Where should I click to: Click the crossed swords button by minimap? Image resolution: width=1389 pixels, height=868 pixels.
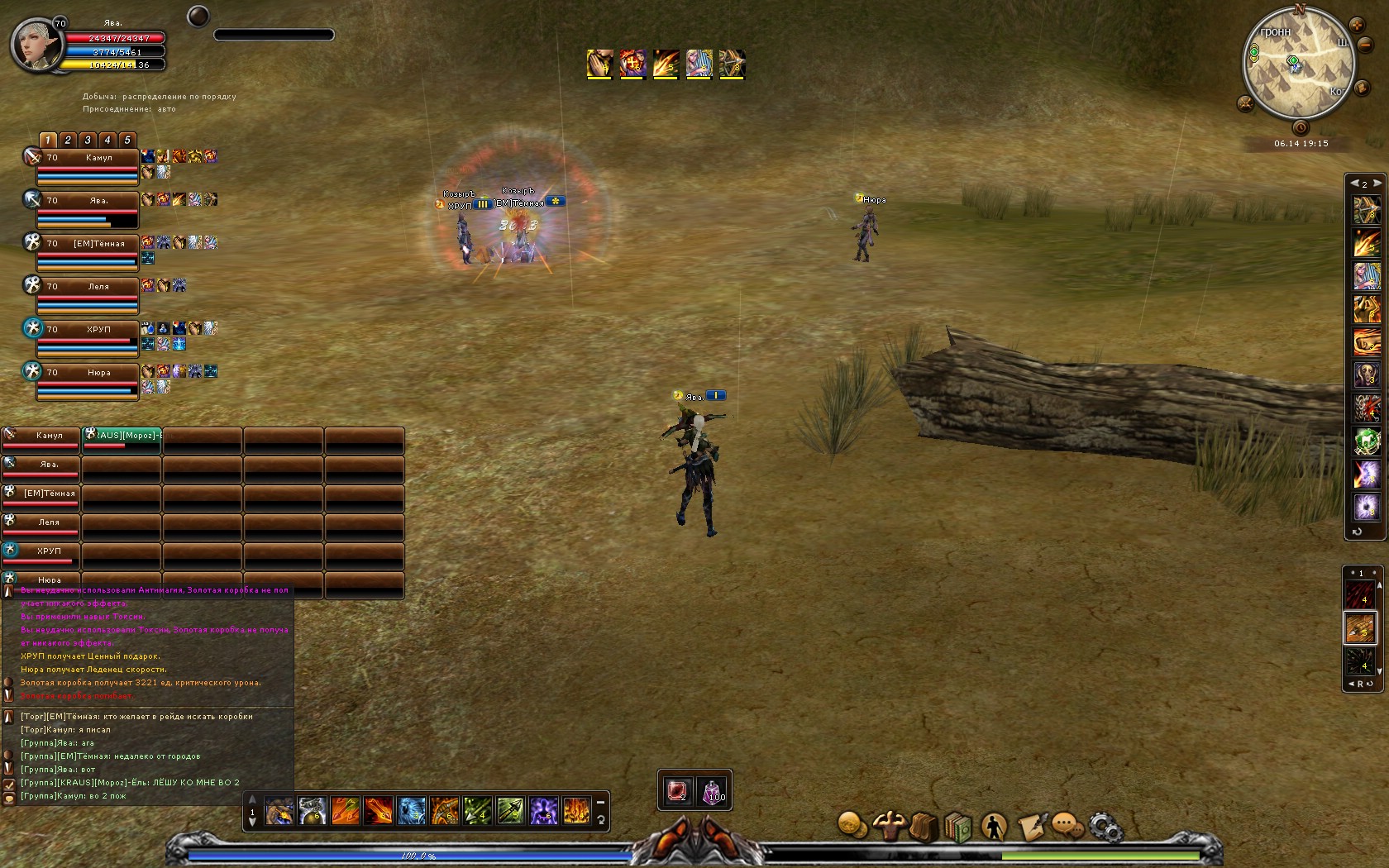[x=1245, y=103]
